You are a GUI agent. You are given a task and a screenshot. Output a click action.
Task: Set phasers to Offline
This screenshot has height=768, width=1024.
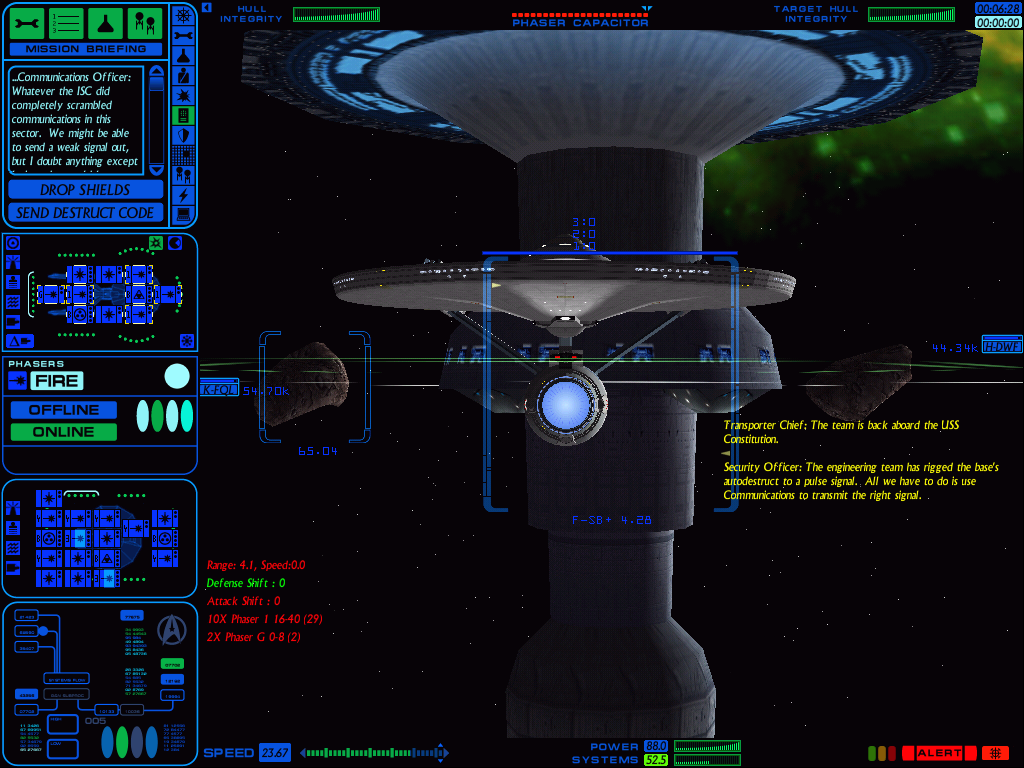[63, 410]
